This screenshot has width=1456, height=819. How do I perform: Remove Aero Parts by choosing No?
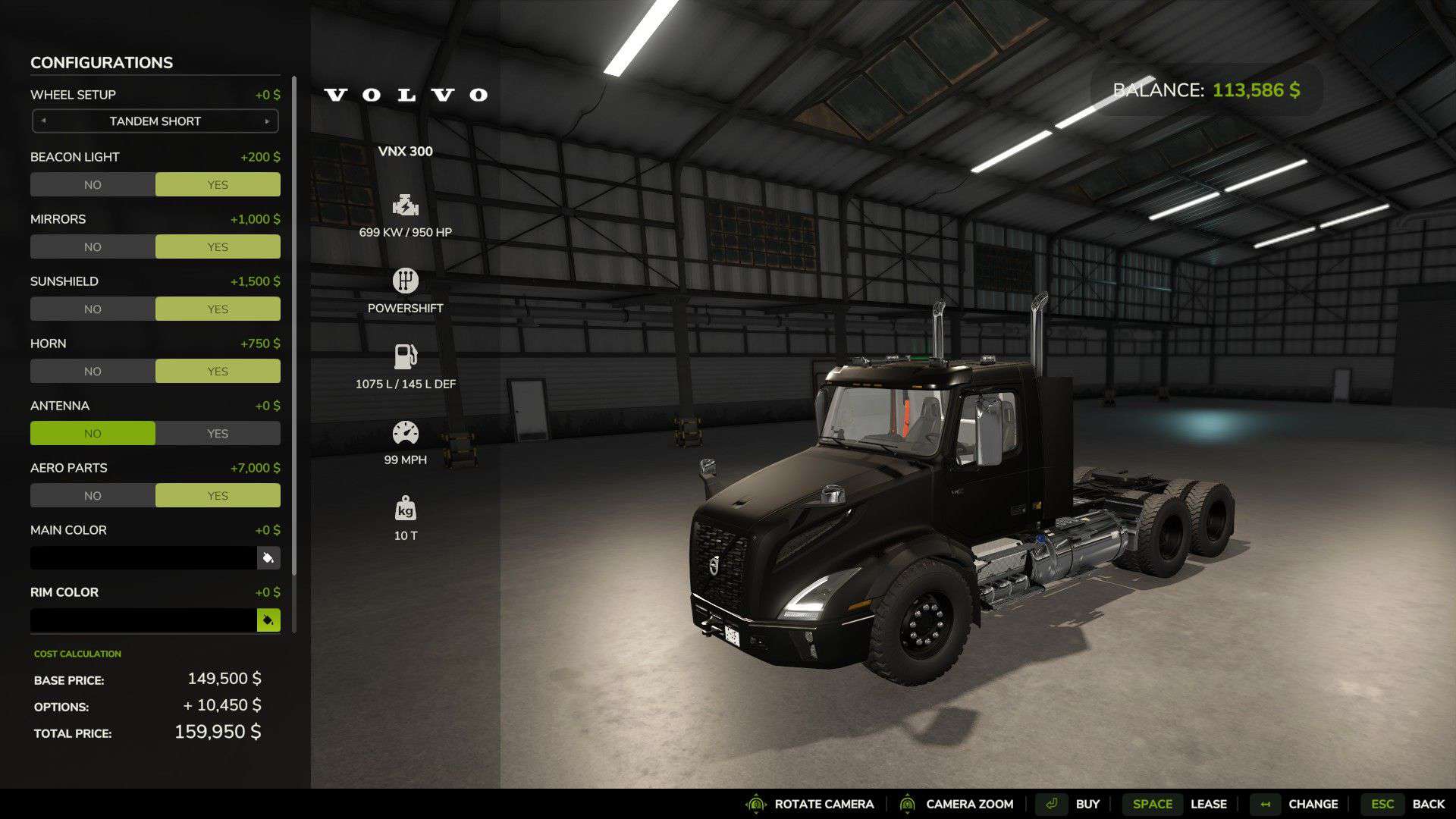[x=93, y=496]
